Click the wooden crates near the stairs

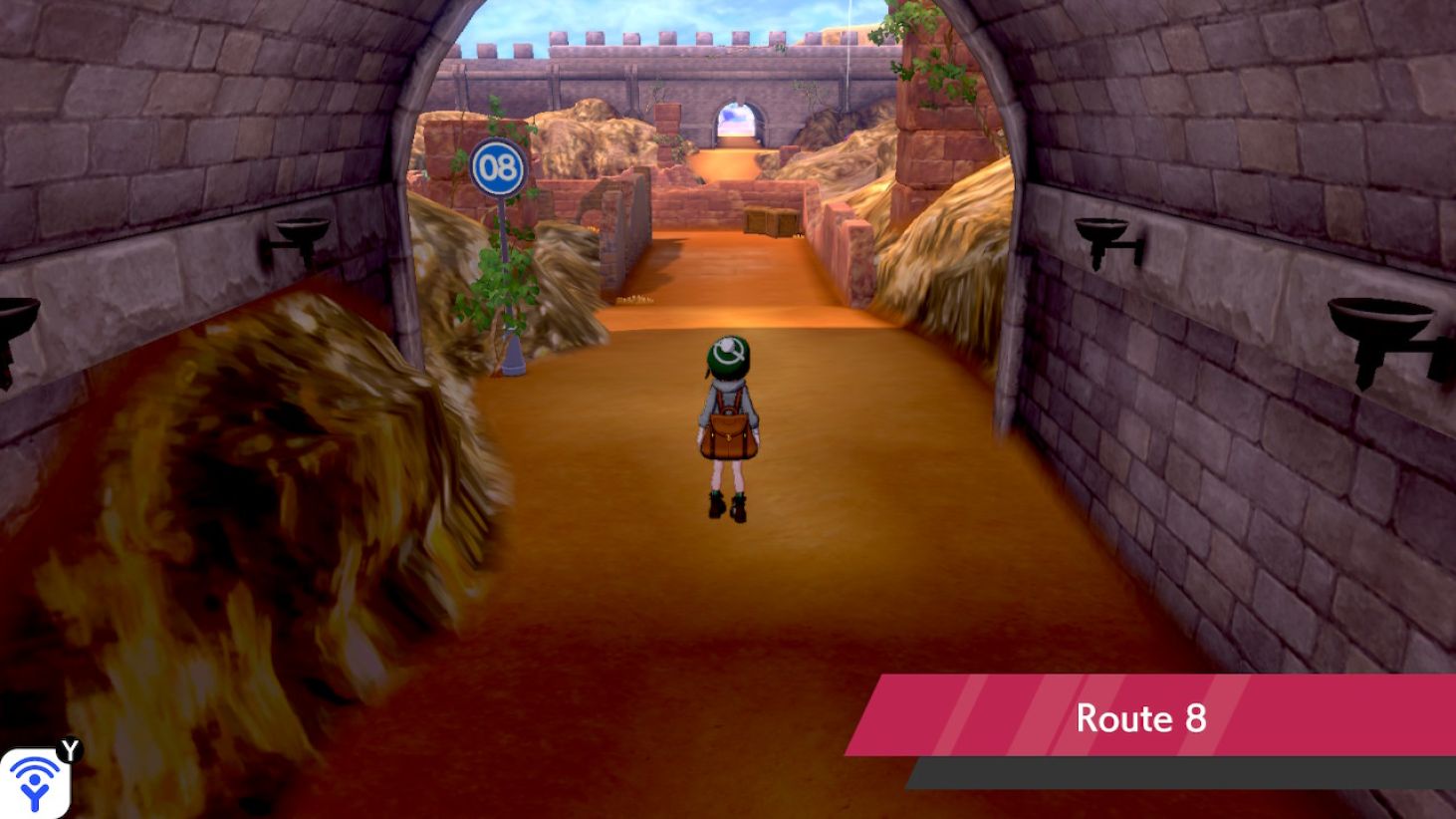pos(767,221)
